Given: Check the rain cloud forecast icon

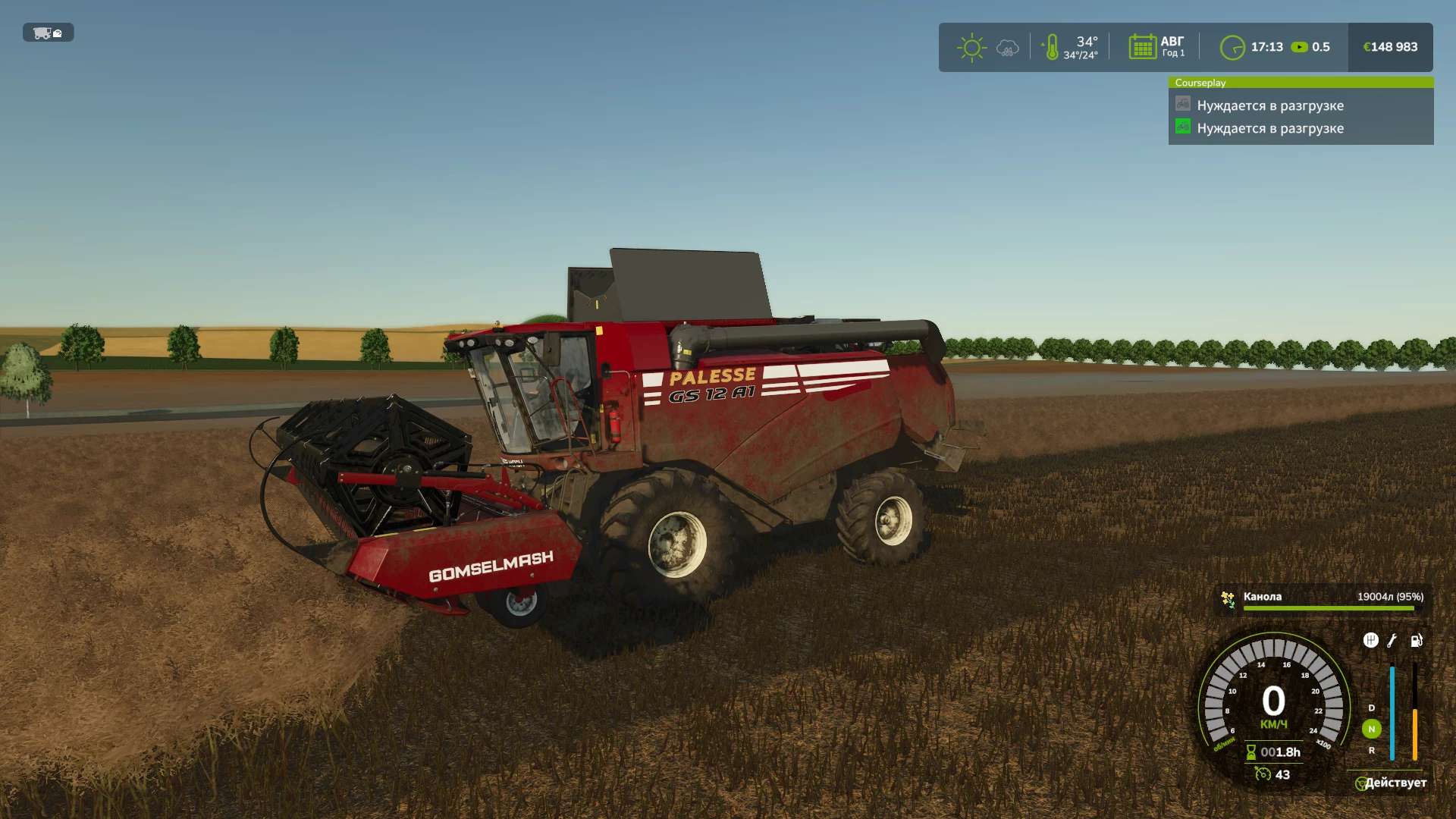Looking at the screenshot, I should click(1007, 49).
